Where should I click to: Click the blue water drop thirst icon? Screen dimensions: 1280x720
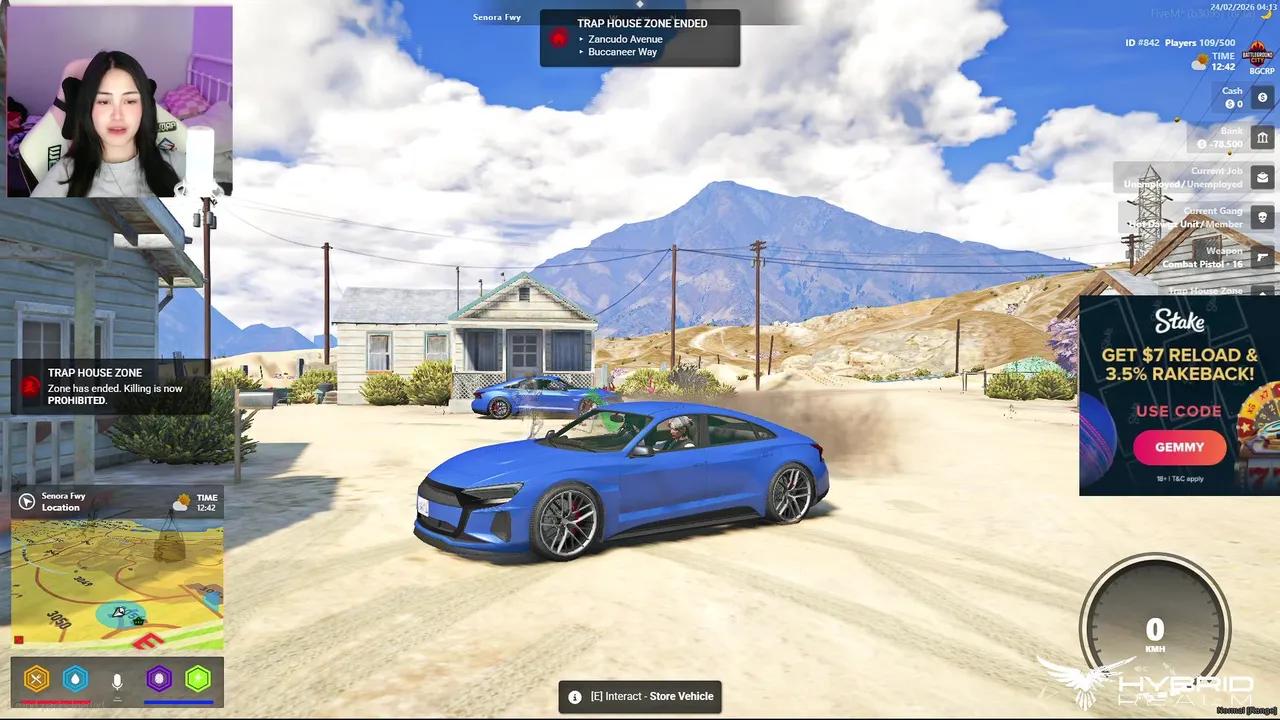tap(76, 680)
